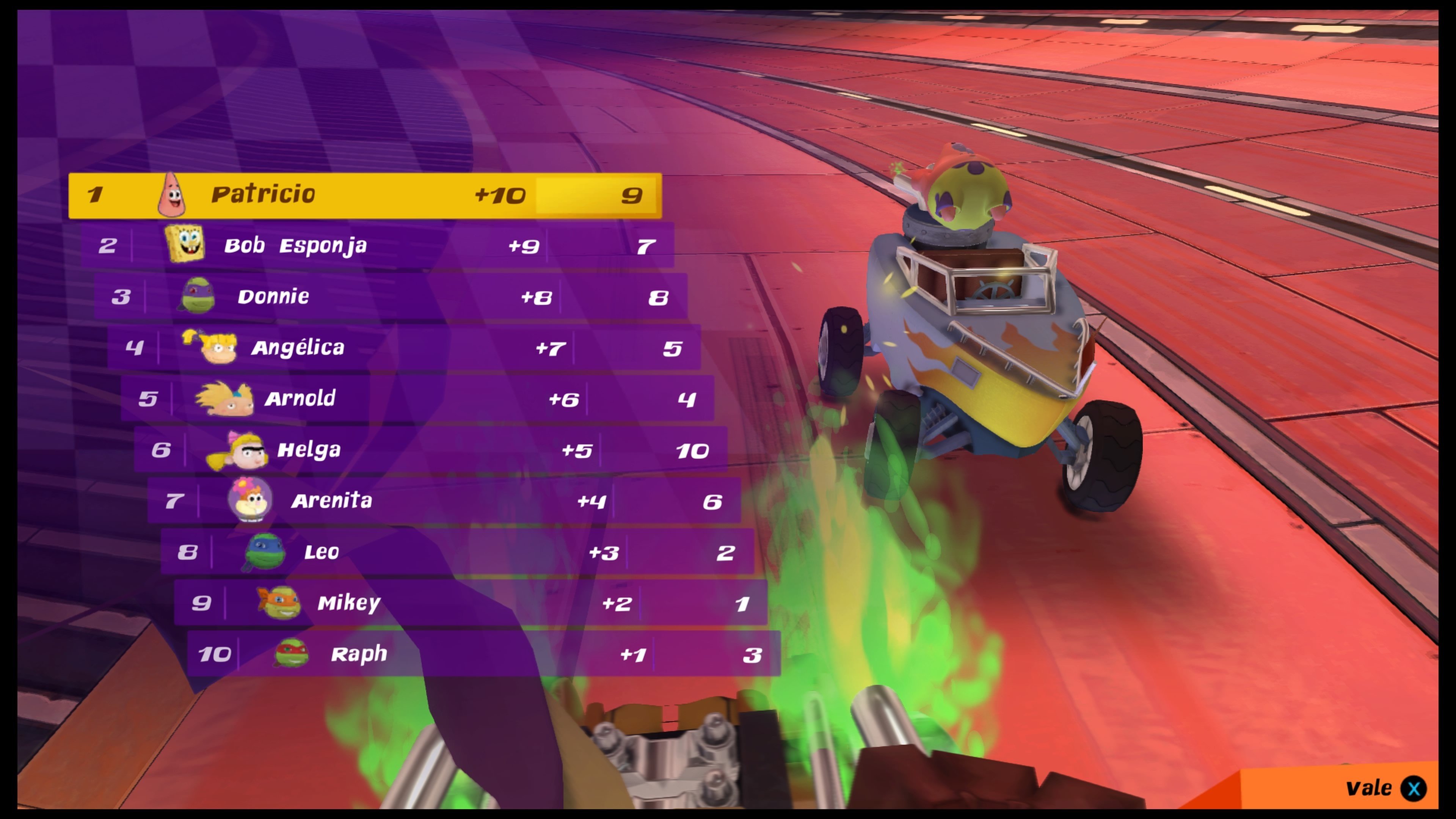Click Raph's red turtle icon
This screenshot has height=819, width=1456.
pos(292,653)
